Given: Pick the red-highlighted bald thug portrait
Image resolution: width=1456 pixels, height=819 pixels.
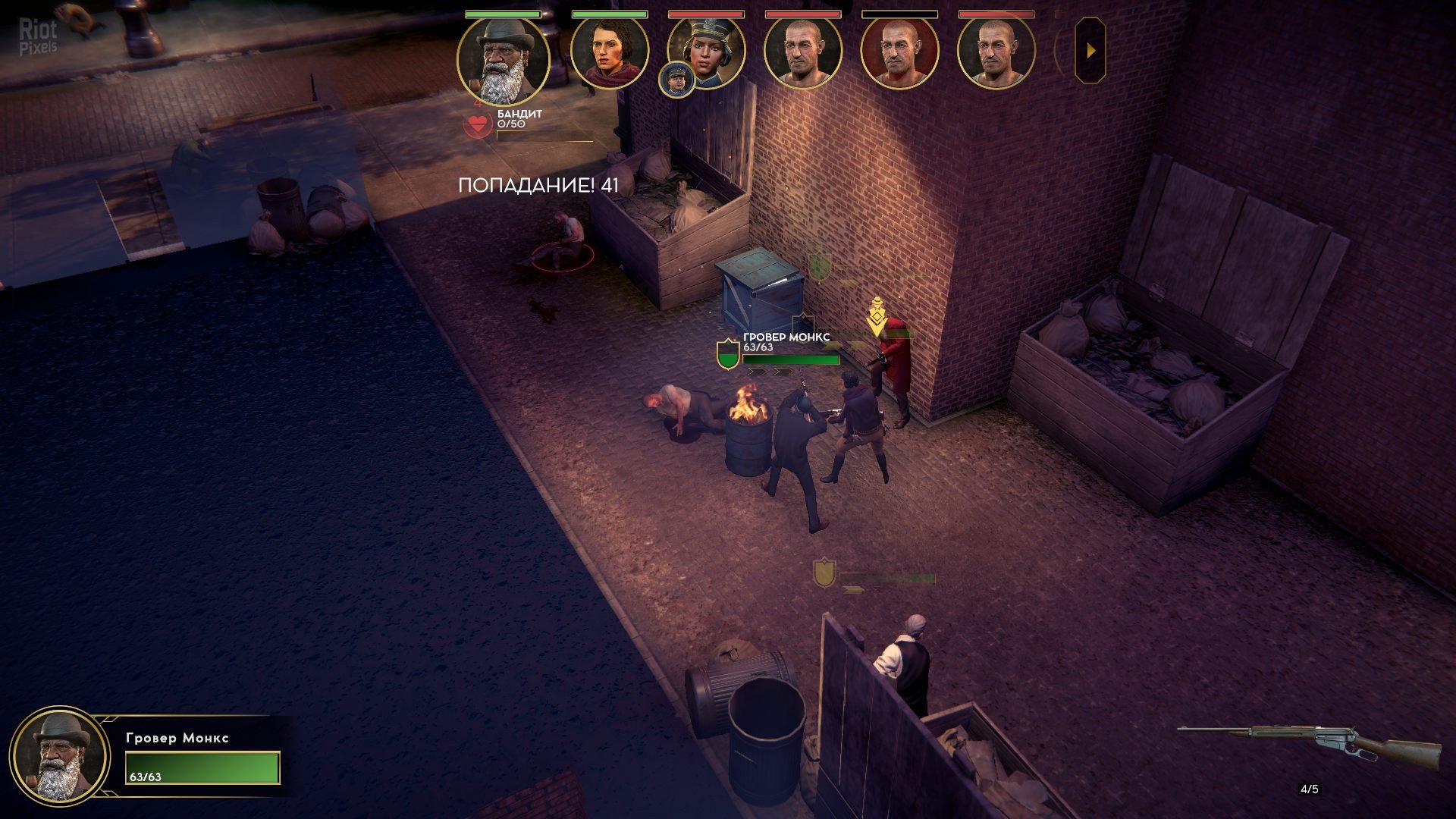Looking at the screenshot, I should (x=899, y=52).
